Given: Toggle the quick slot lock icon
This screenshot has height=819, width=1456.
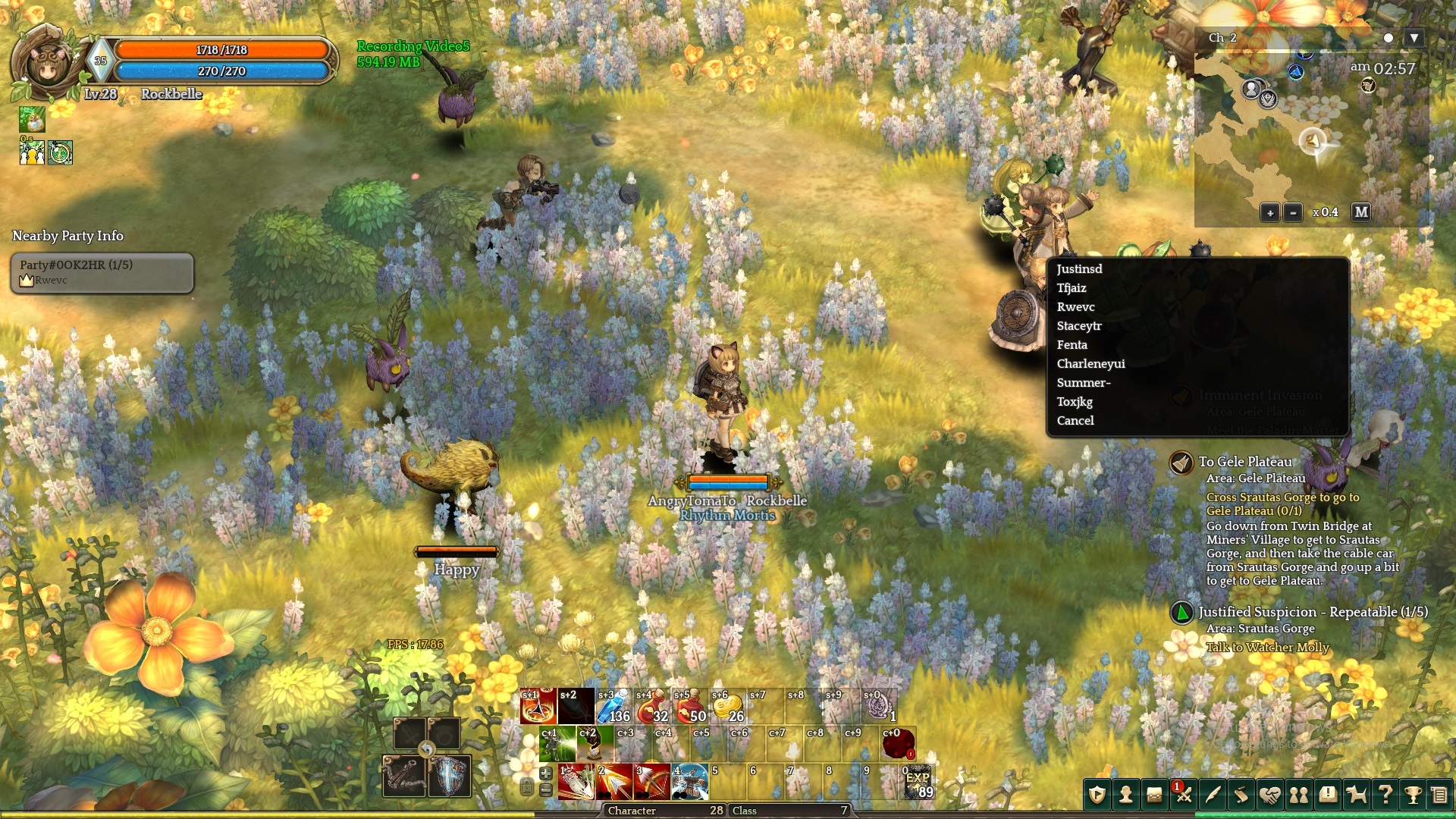Looking at the screenshot, I should 527,788.
